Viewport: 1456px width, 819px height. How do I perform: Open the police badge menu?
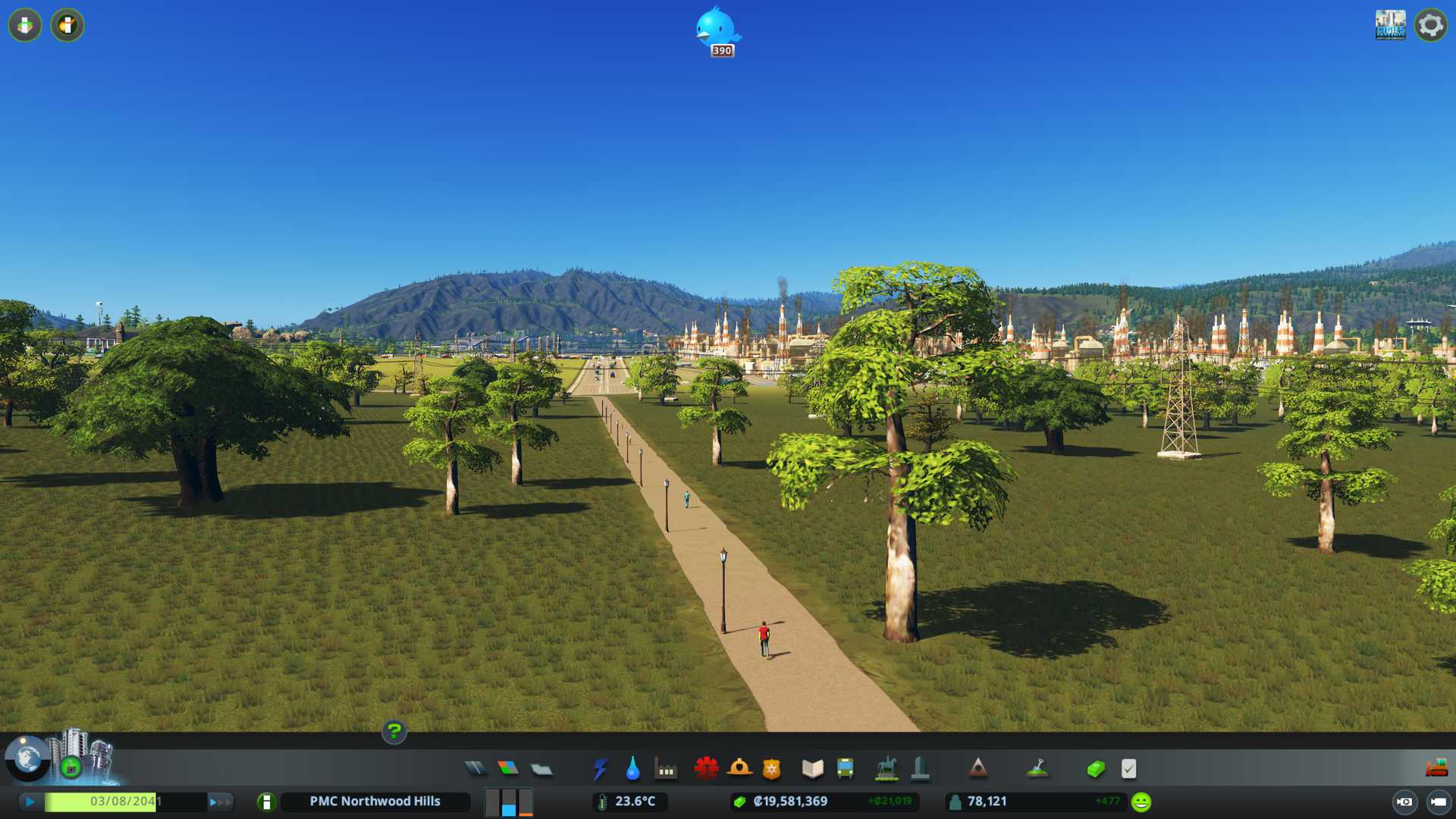pos(772,769)
